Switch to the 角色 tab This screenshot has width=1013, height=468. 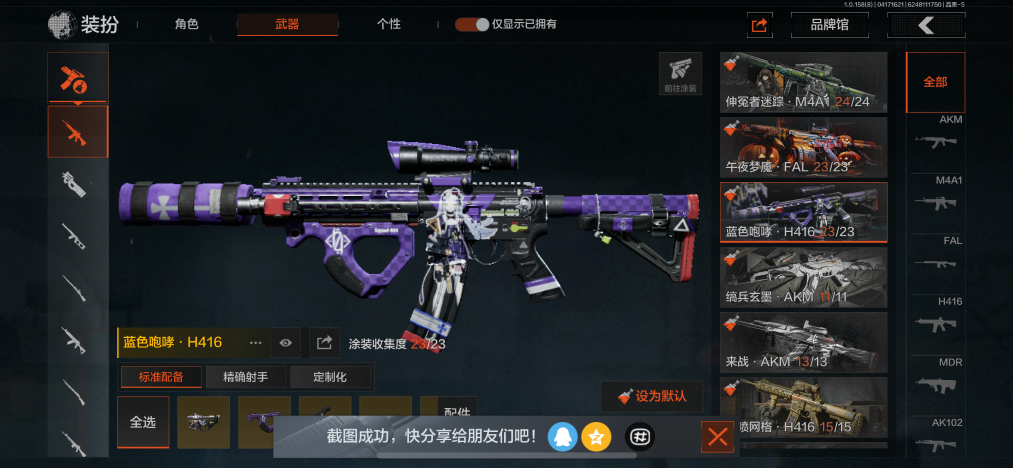click(187, 24)
